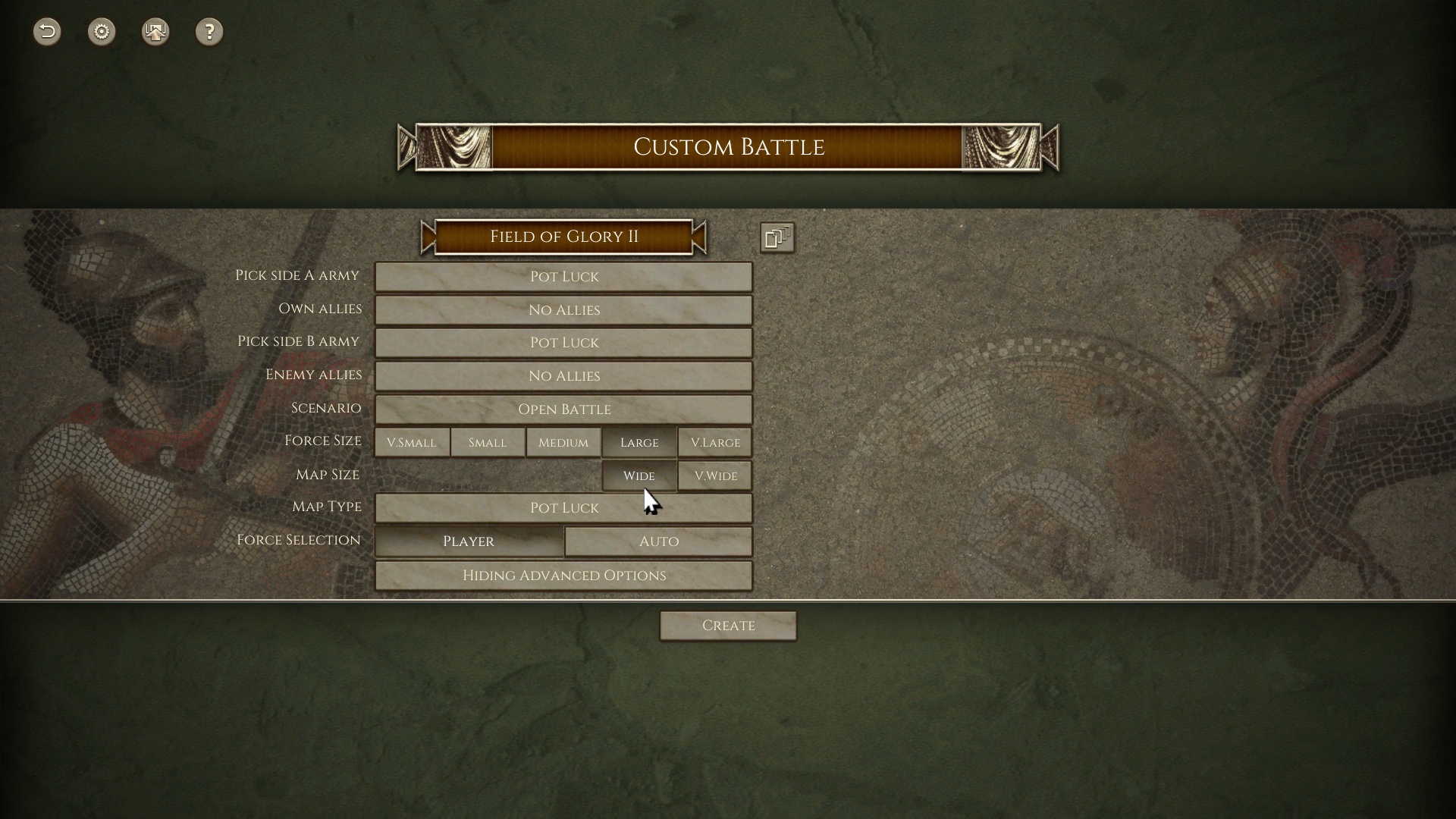Choose the V.Wide map size
Screen dimensions: 1456x819
(715, 476)
